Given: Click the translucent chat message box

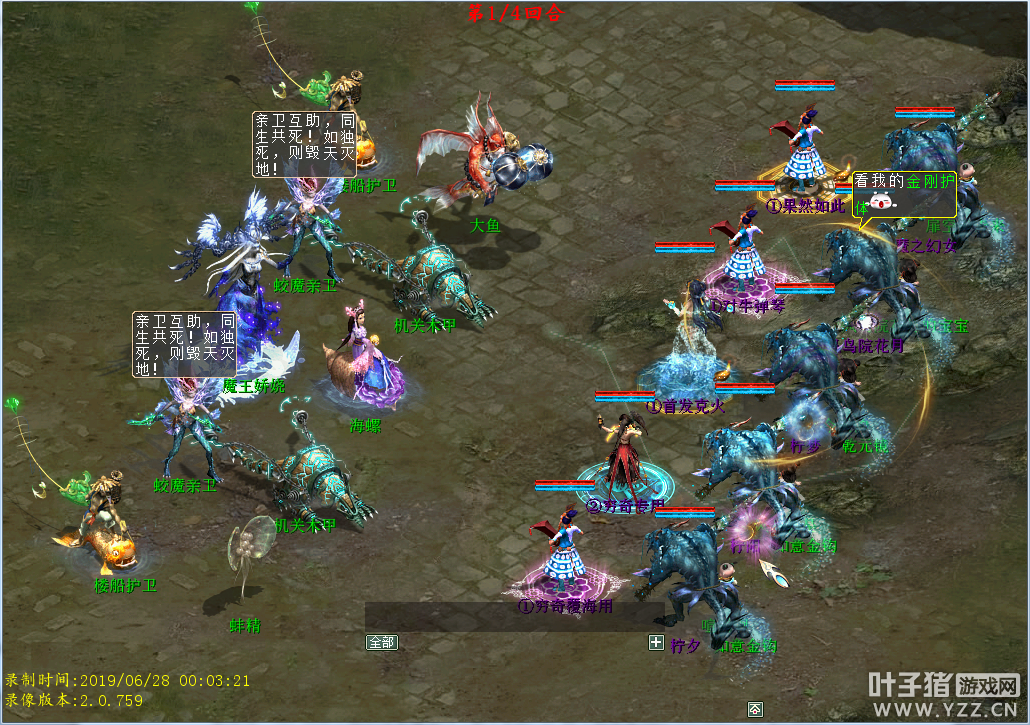Looking at the screenshot, I should (514, 616).
